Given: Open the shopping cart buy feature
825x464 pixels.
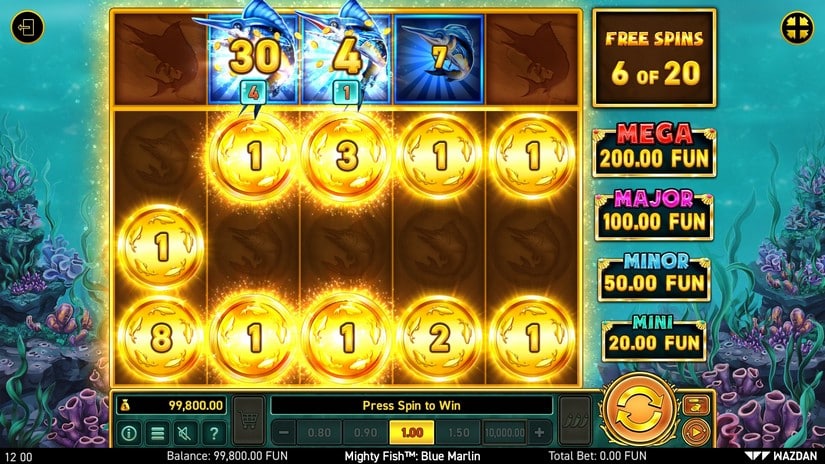Looking at the screenshot, I should tap(248, 419).
